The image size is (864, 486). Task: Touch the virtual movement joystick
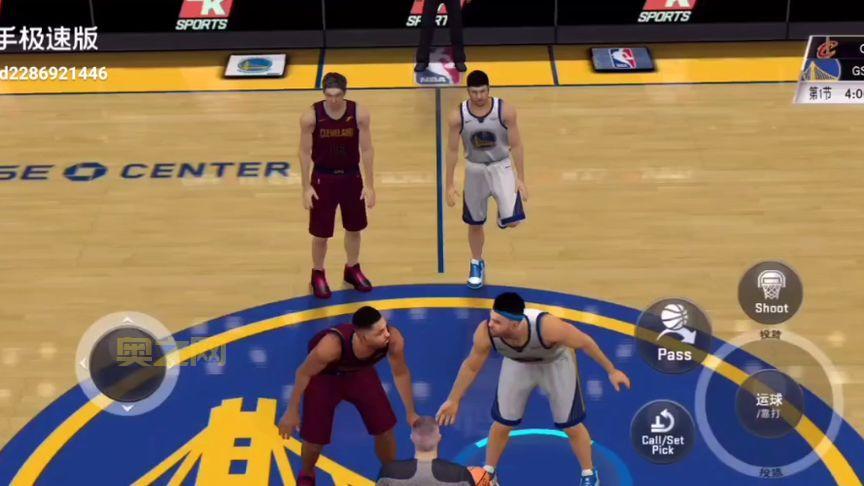[127, 363]
